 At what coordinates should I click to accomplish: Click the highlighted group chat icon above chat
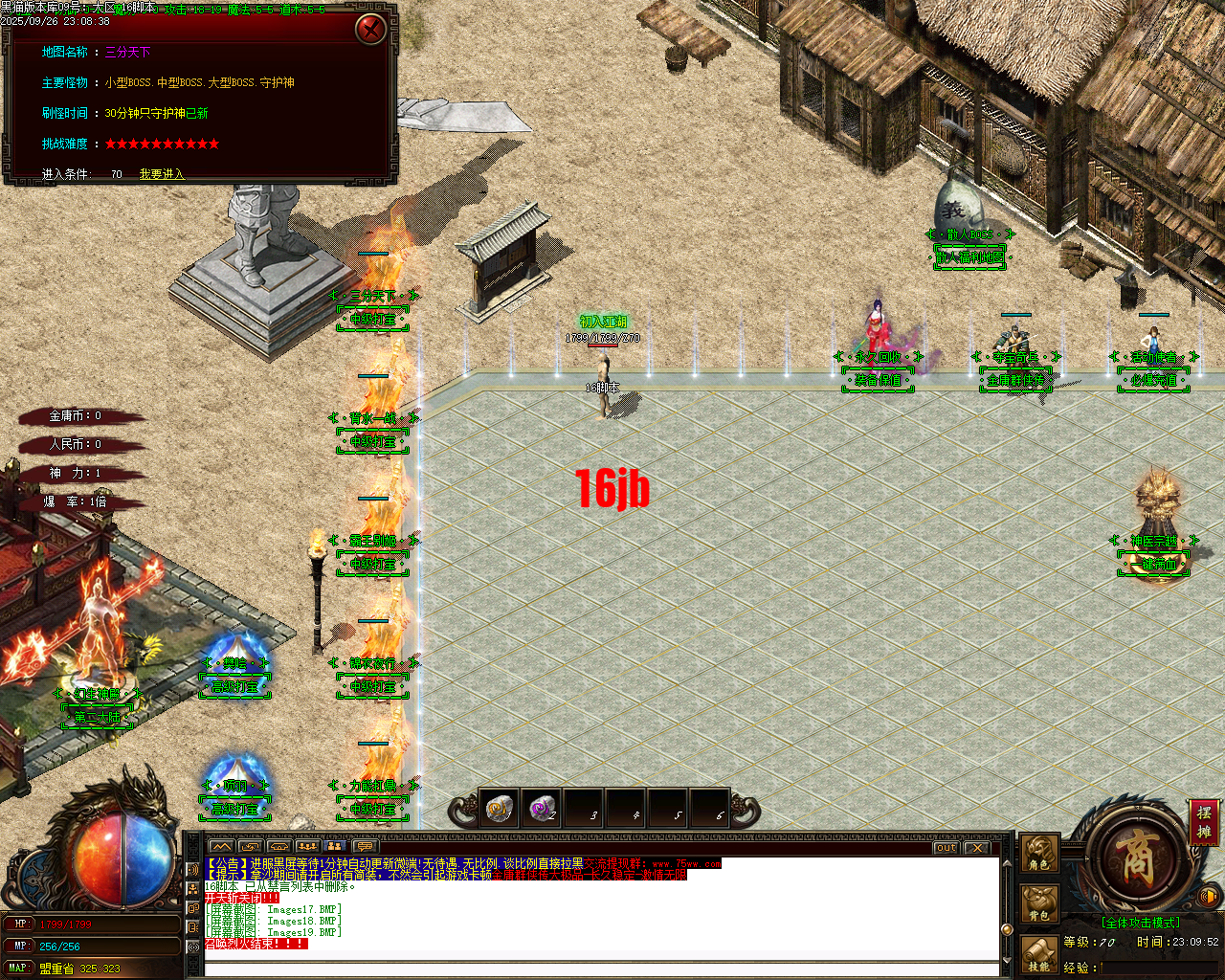coord(335,846)
